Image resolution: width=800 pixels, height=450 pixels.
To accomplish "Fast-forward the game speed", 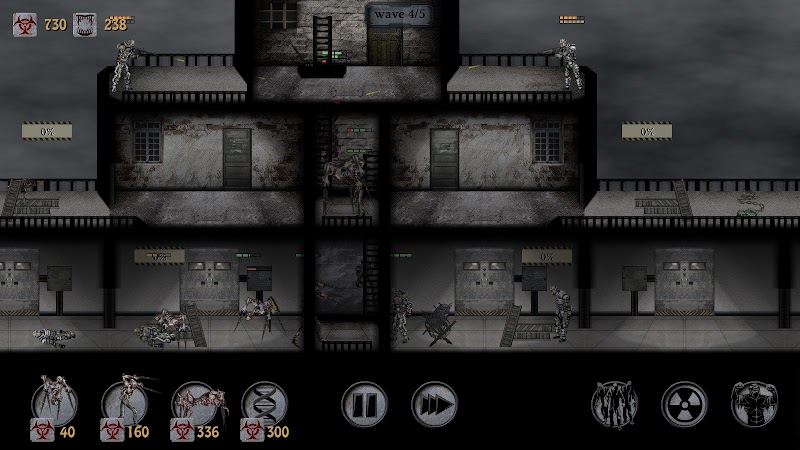I will tap(434, 403).
